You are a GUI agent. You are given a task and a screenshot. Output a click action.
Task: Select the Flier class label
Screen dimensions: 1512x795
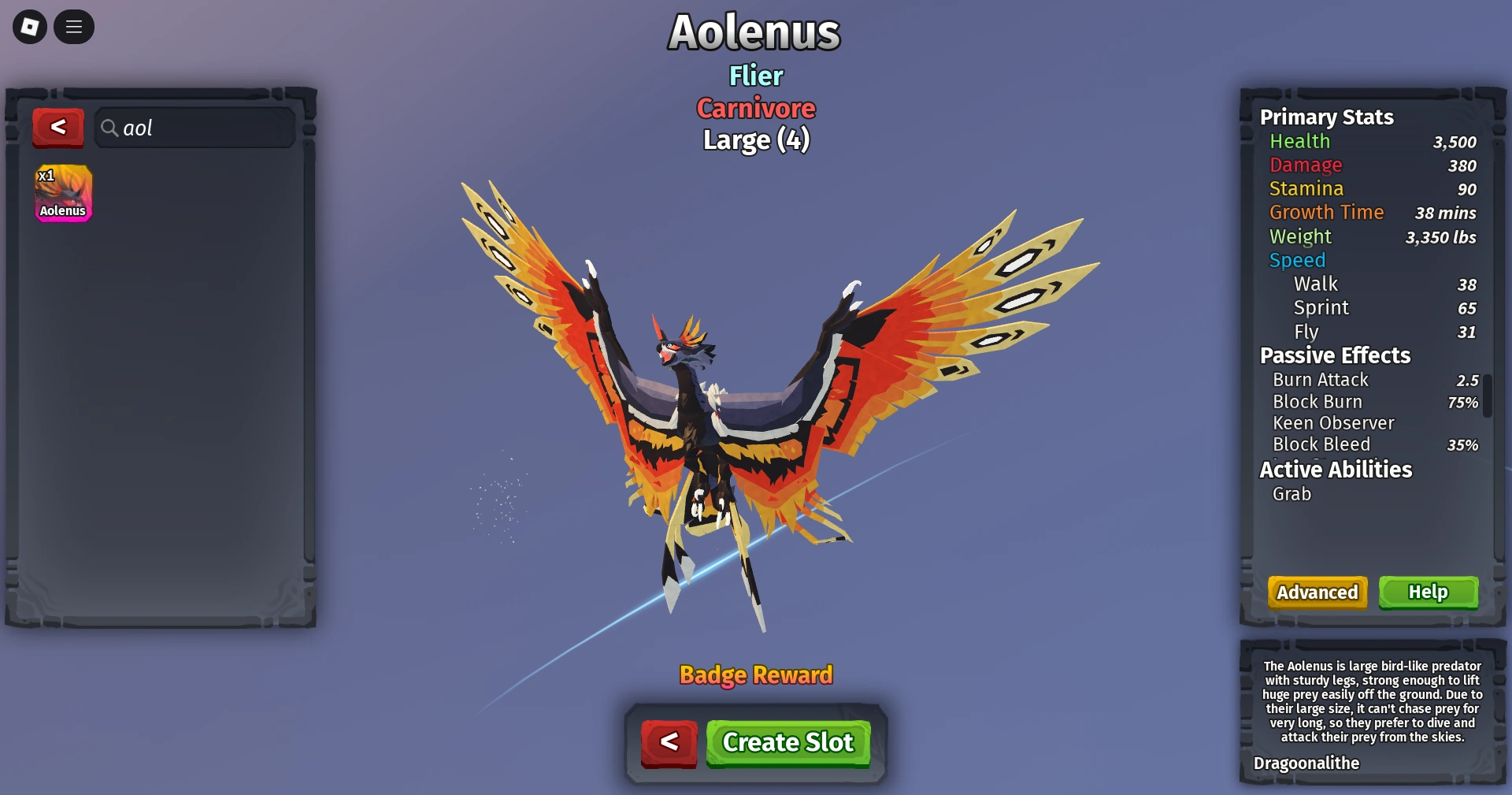[755, 76]
